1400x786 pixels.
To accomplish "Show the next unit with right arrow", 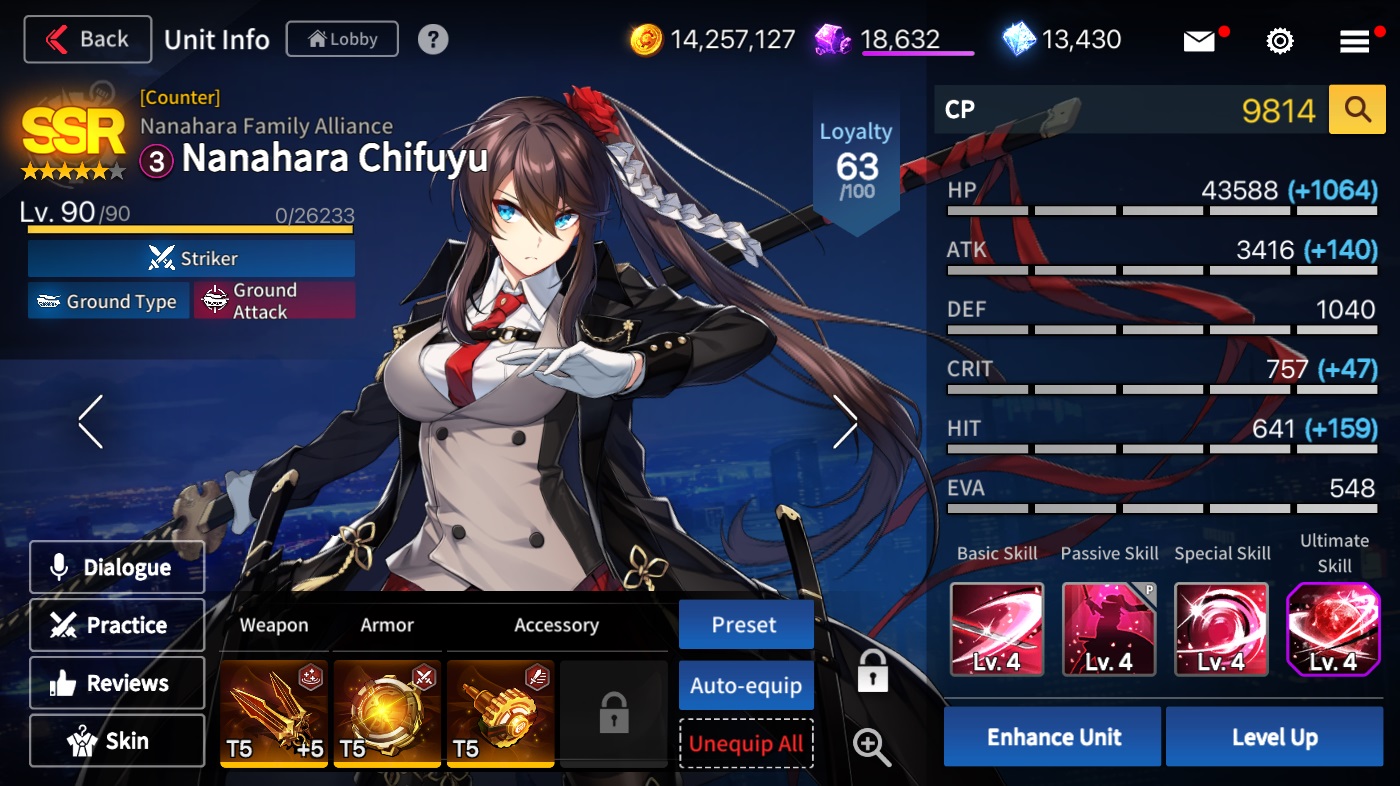I will click(845, 421).
